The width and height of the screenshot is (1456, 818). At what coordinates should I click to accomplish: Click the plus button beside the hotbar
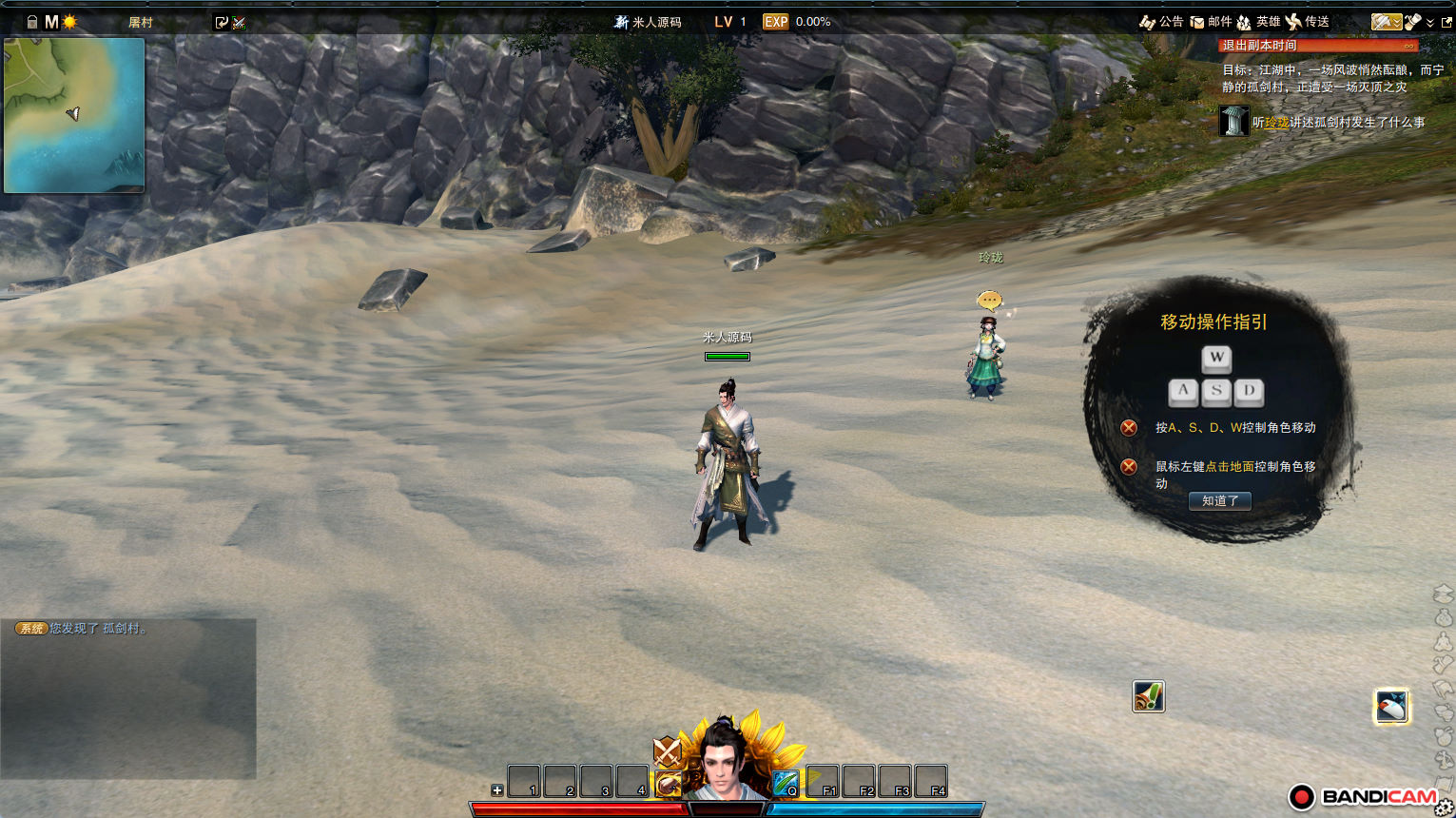[x=496, y=790]
